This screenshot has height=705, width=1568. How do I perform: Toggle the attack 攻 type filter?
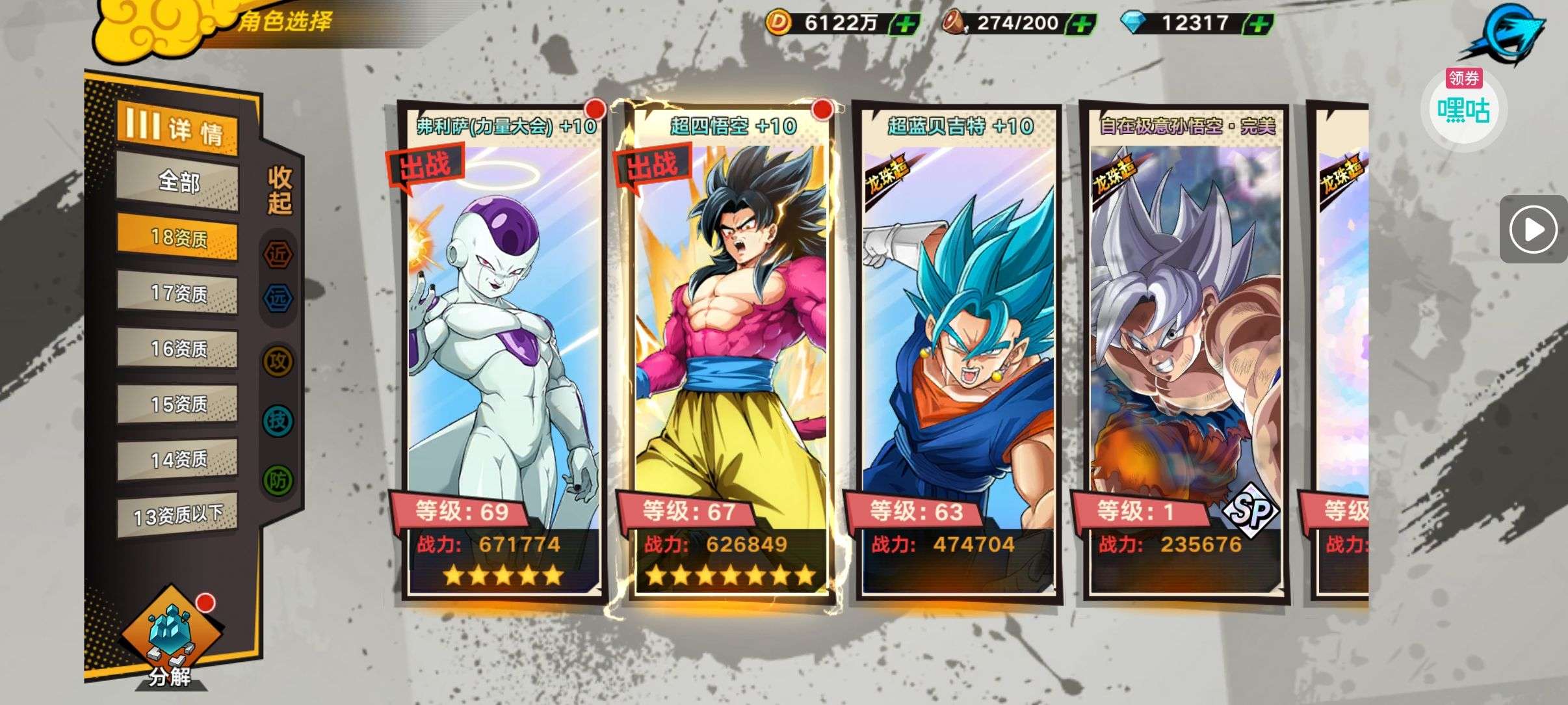tap(278, 361)
